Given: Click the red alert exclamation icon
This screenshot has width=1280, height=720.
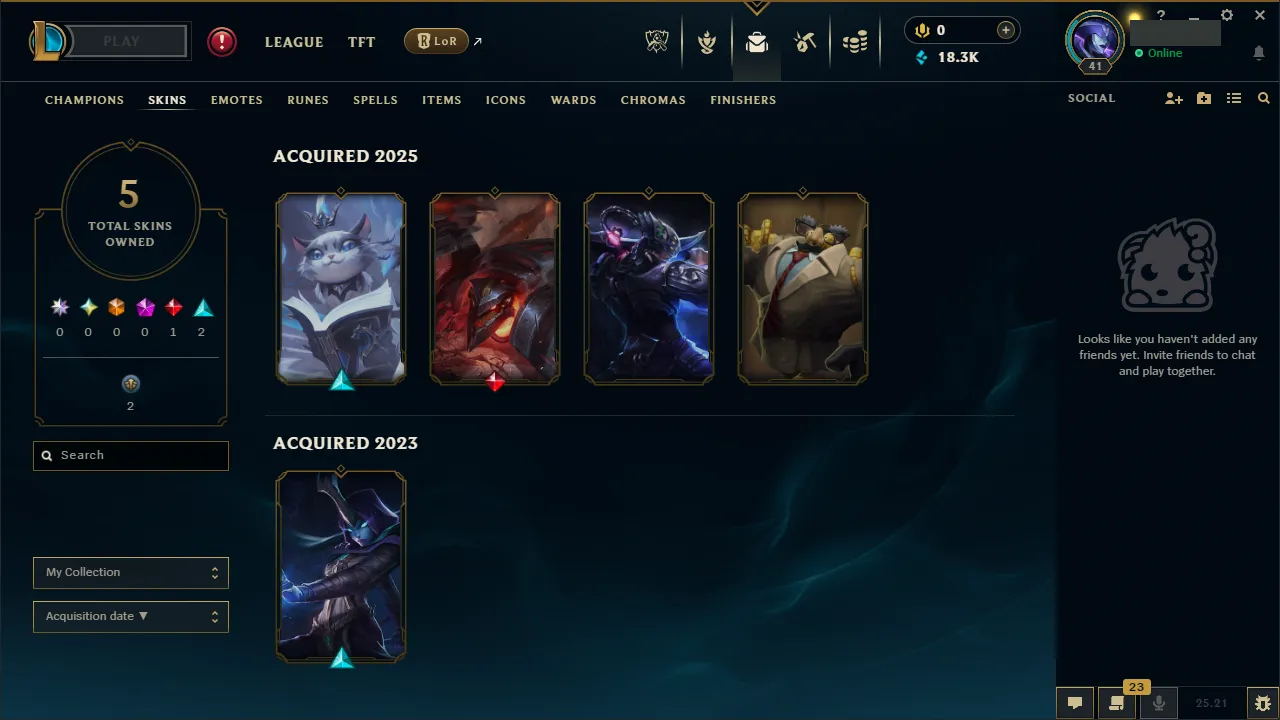Looking at the screenshot, I should pyautogui.click(x=221, y=41).
